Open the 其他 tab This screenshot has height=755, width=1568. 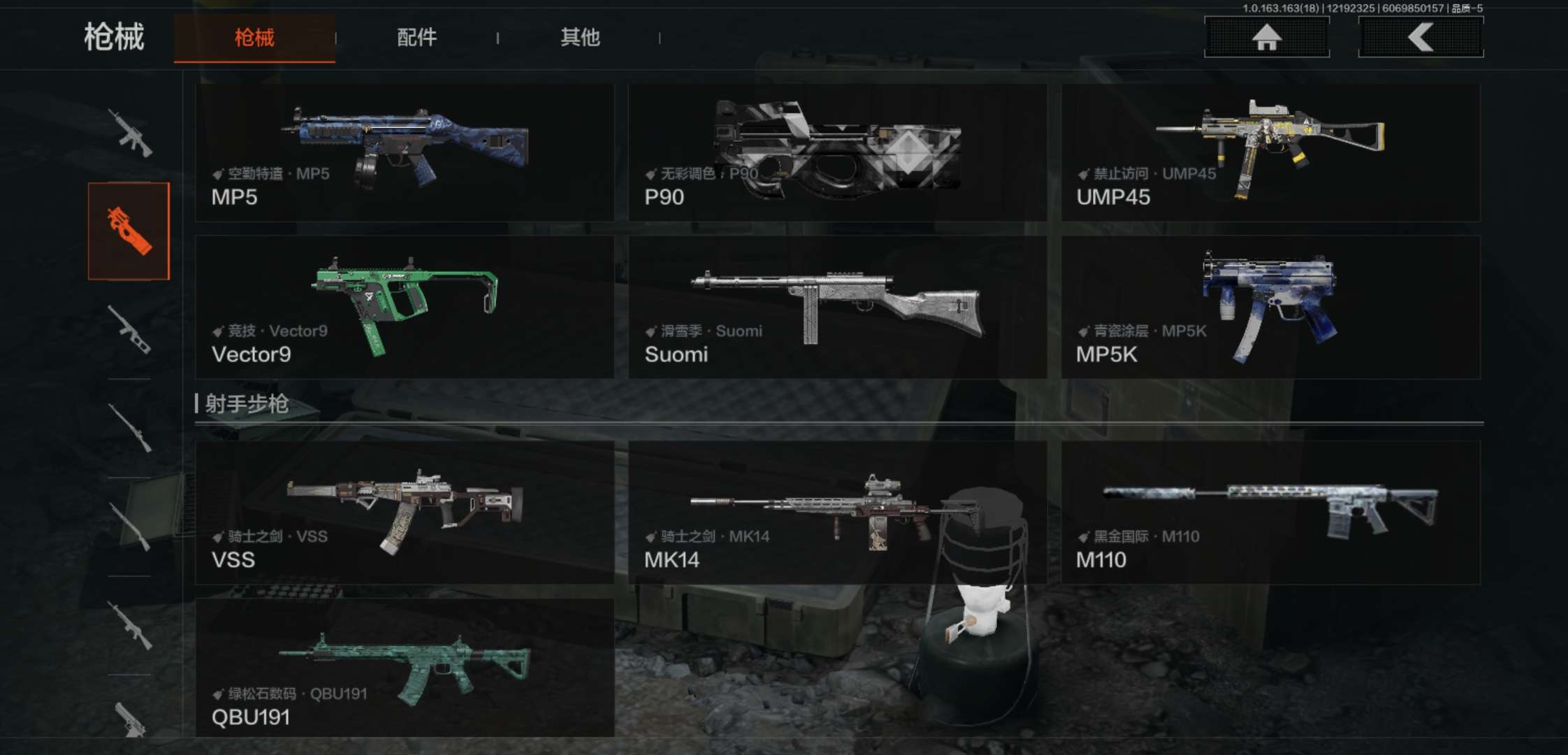(x=580, y=37)
